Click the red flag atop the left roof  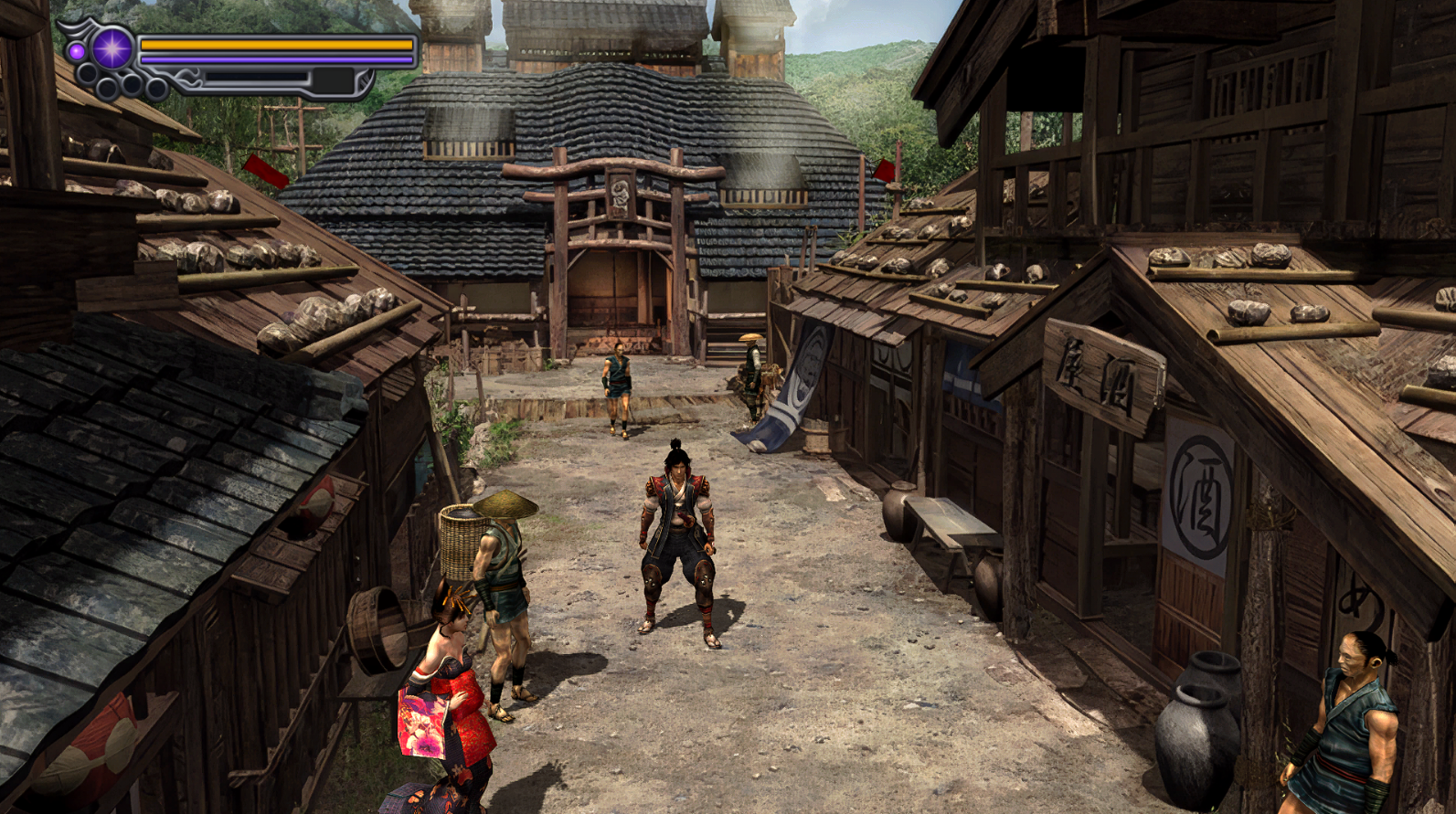point(264,172)
